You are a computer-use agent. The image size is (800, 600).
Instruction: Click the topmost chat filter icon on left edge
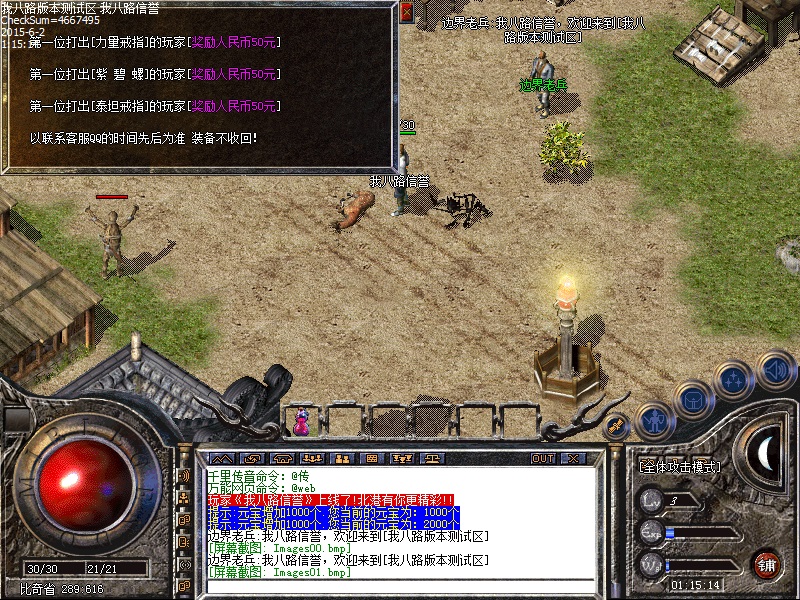[x=185, y=476]
